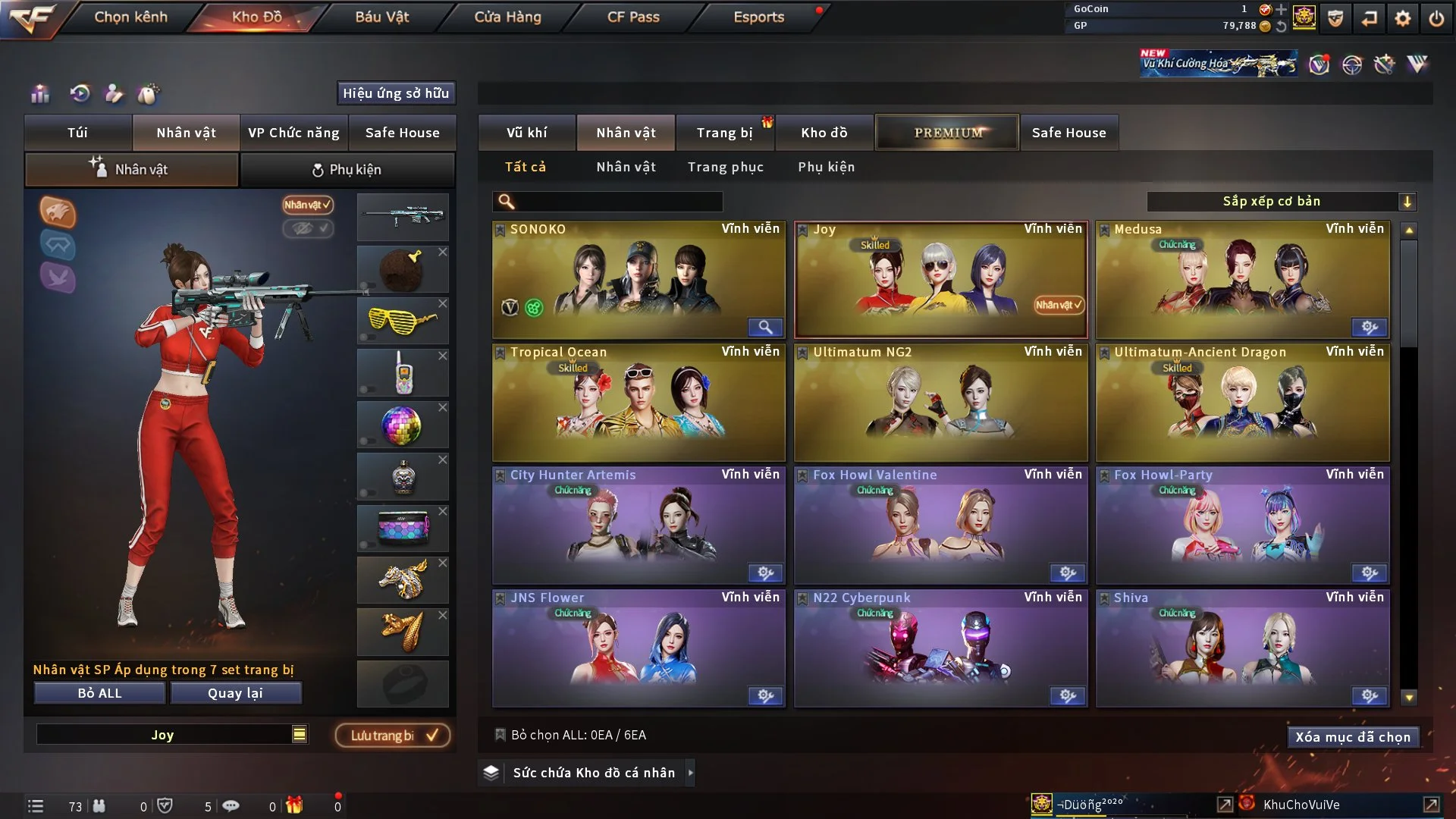Click the arrow next to Trang bị tab
The height and width of the screenshot is (819, 1456).
tap(768, 123)
